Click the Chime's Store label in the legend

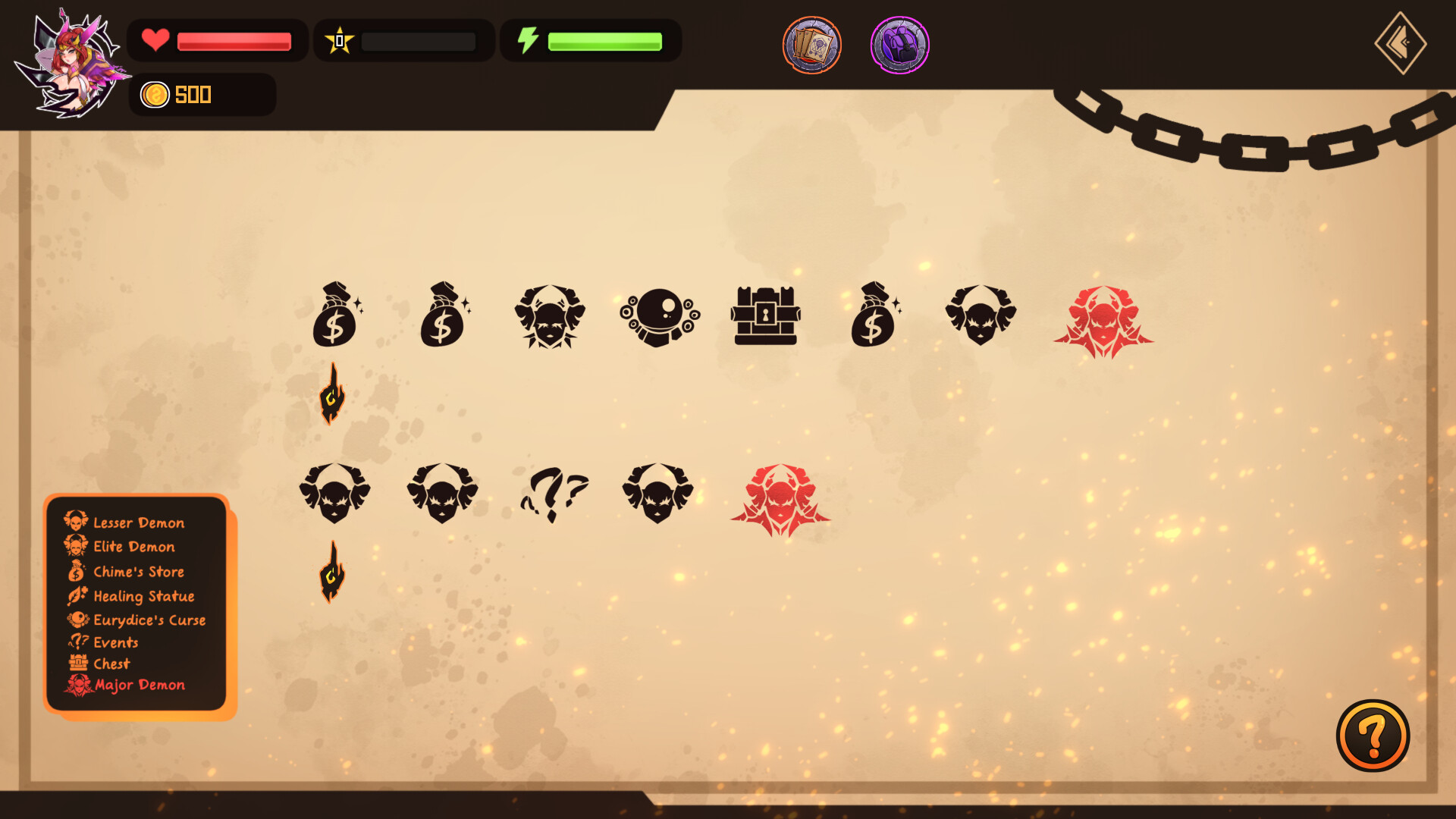[x=139, y=572]
